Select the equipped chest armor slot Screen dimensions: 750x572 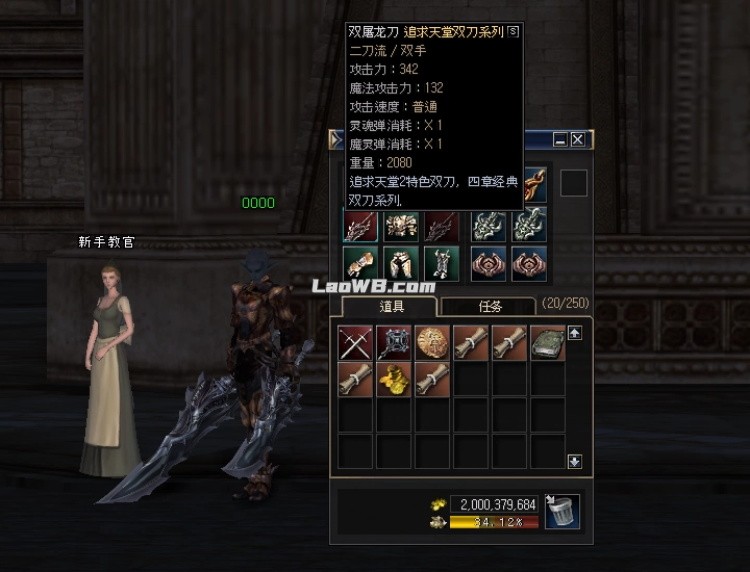pyautogui.click(x=402, y=225)
